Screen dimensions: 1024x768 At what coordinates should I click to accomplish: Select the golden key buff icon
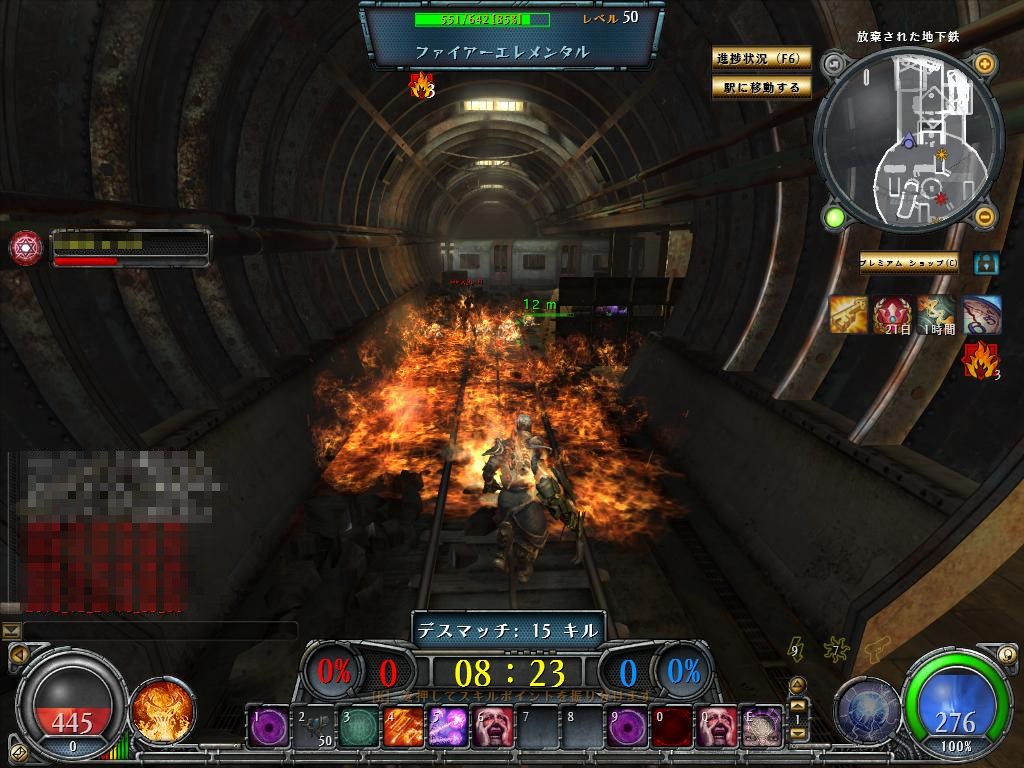(x=848, y=314)
